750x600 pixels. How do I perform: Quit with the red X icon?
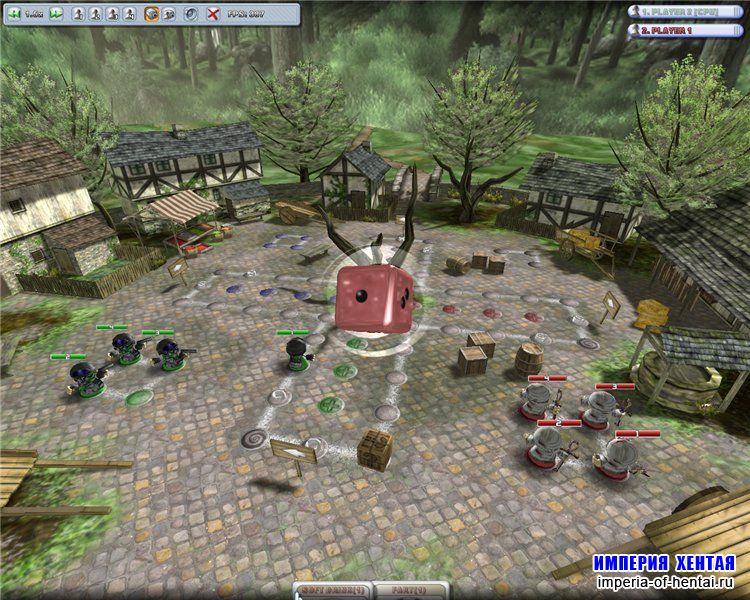pos(213,14)
